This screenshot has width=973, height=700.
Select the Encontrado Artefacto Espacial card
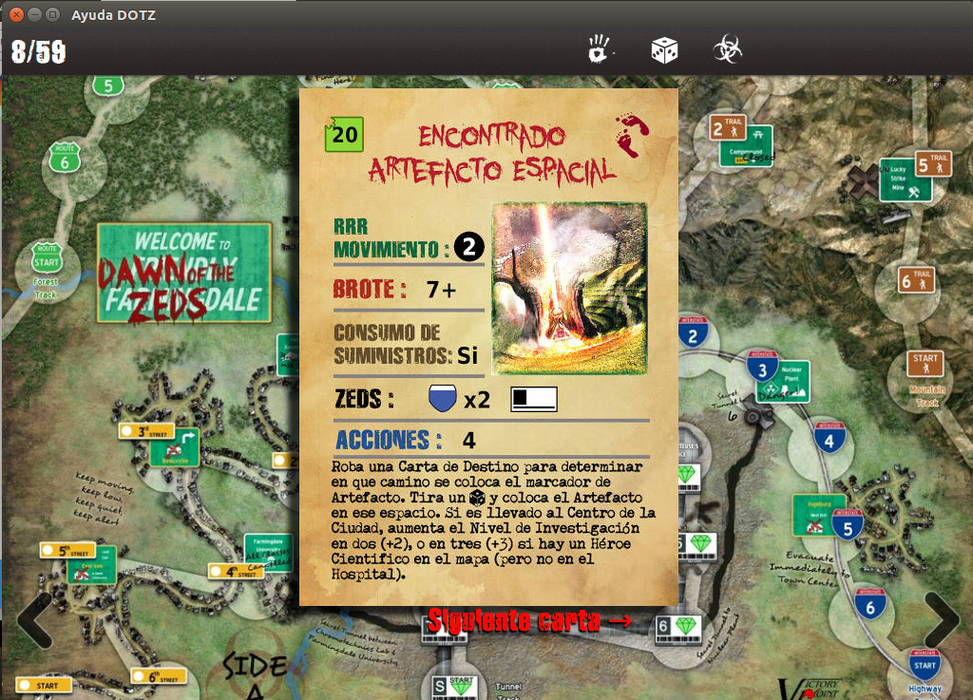[489, 346]
